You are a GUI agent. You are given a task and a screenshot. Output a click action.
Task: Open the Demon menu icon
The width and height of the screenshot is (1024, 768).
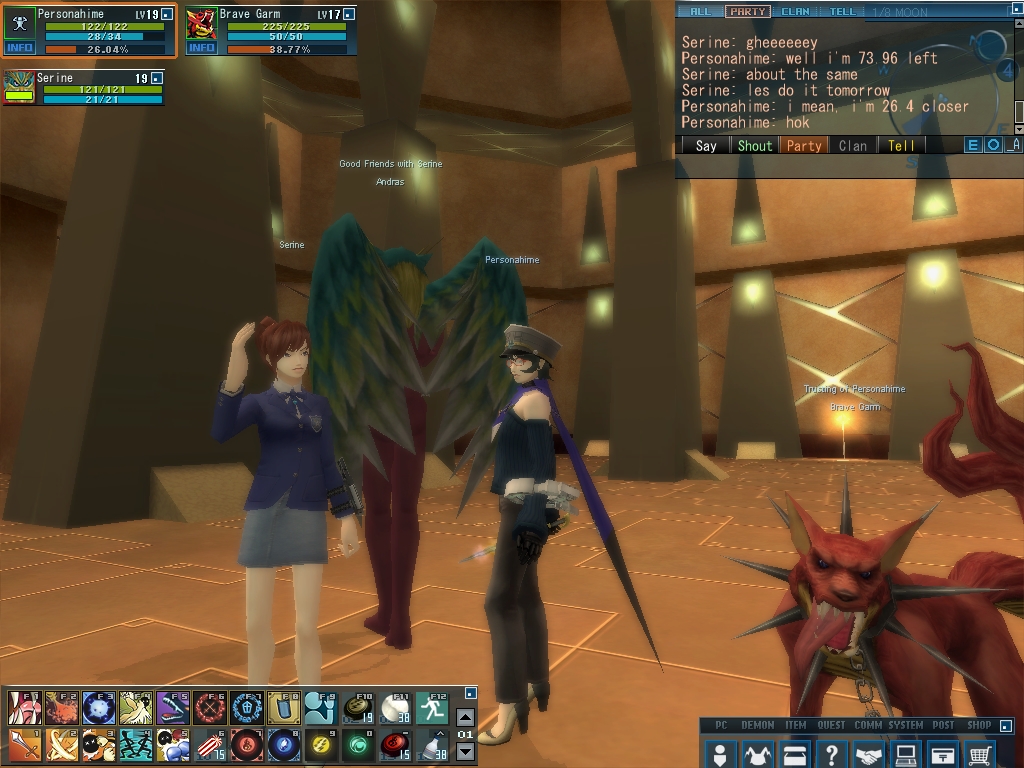tap(757, 753)
